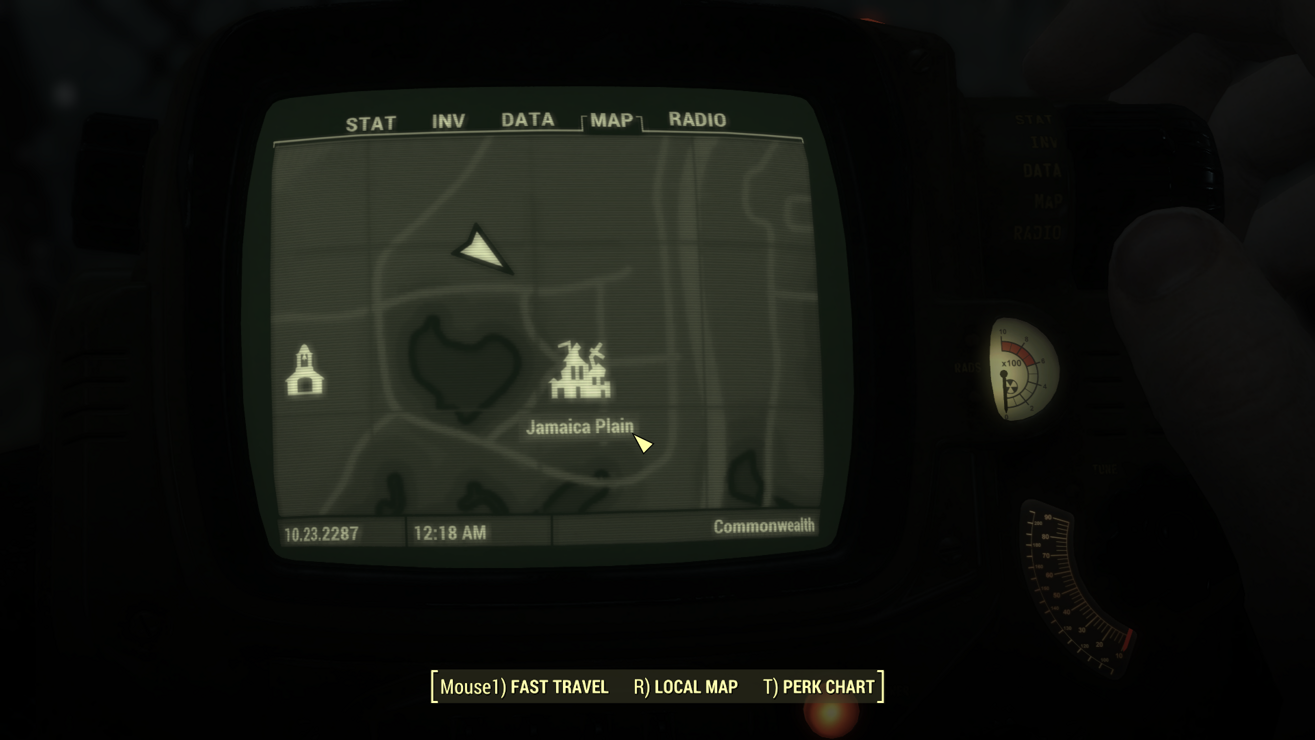Show the DATA tab
Viewport: 1315px width, 740px height.
click(527, 120)
